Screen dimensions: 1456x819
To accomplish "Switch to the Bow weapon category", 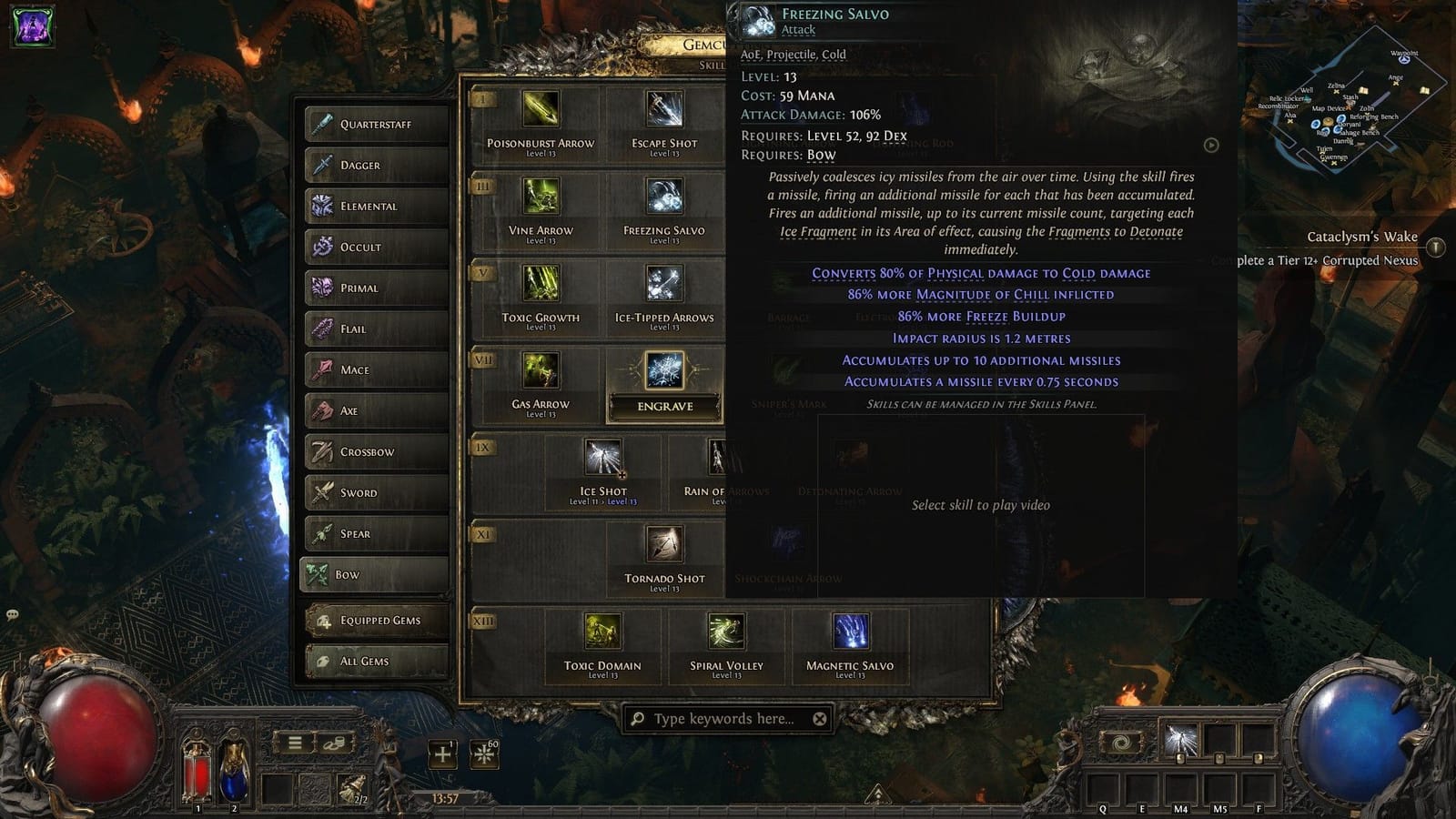I will click(x=373, y=575).
